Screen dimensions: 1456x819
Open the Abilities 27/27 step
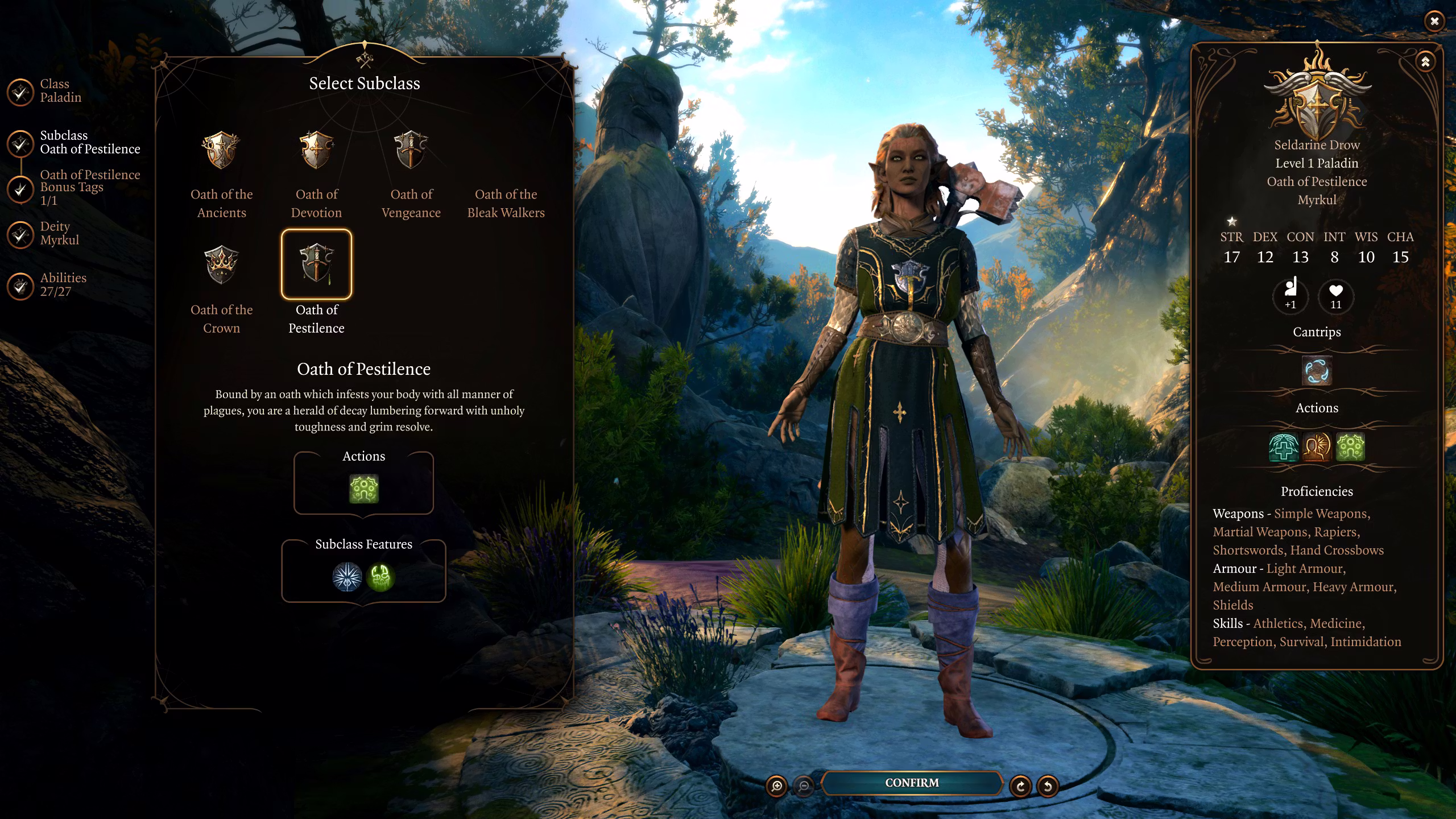coord(20,286)
